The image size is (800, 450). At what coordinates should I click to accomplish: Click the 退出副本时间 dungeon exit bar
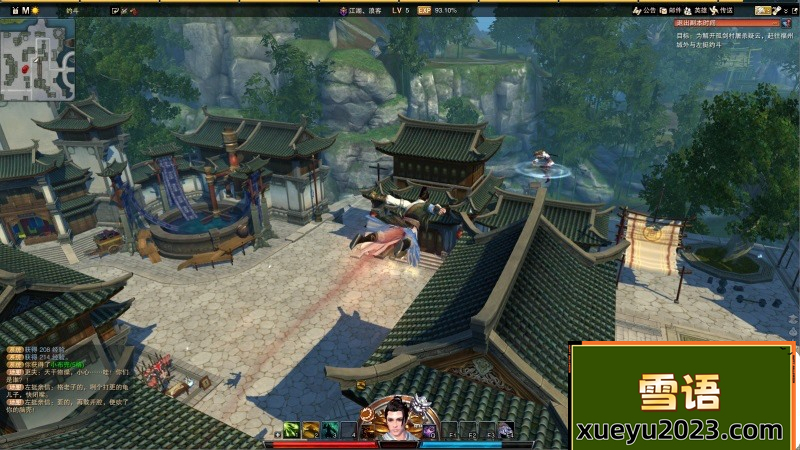[725, 22]
